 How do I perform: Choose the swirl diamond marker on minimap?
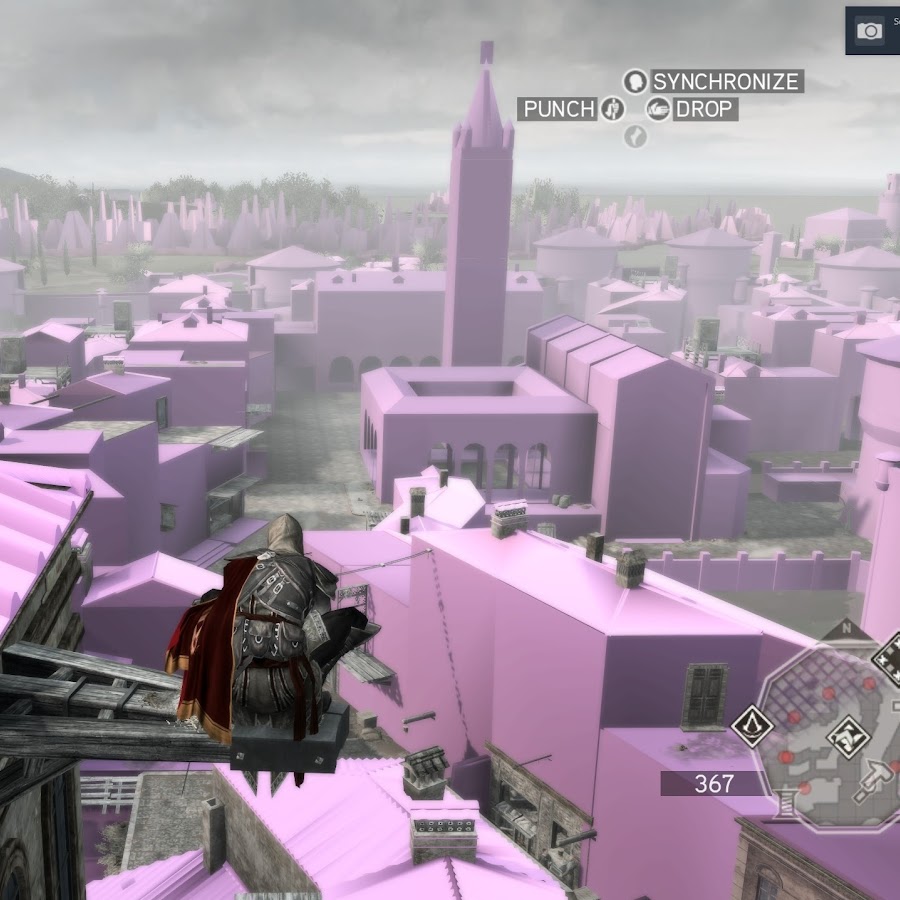coord(846,737)
